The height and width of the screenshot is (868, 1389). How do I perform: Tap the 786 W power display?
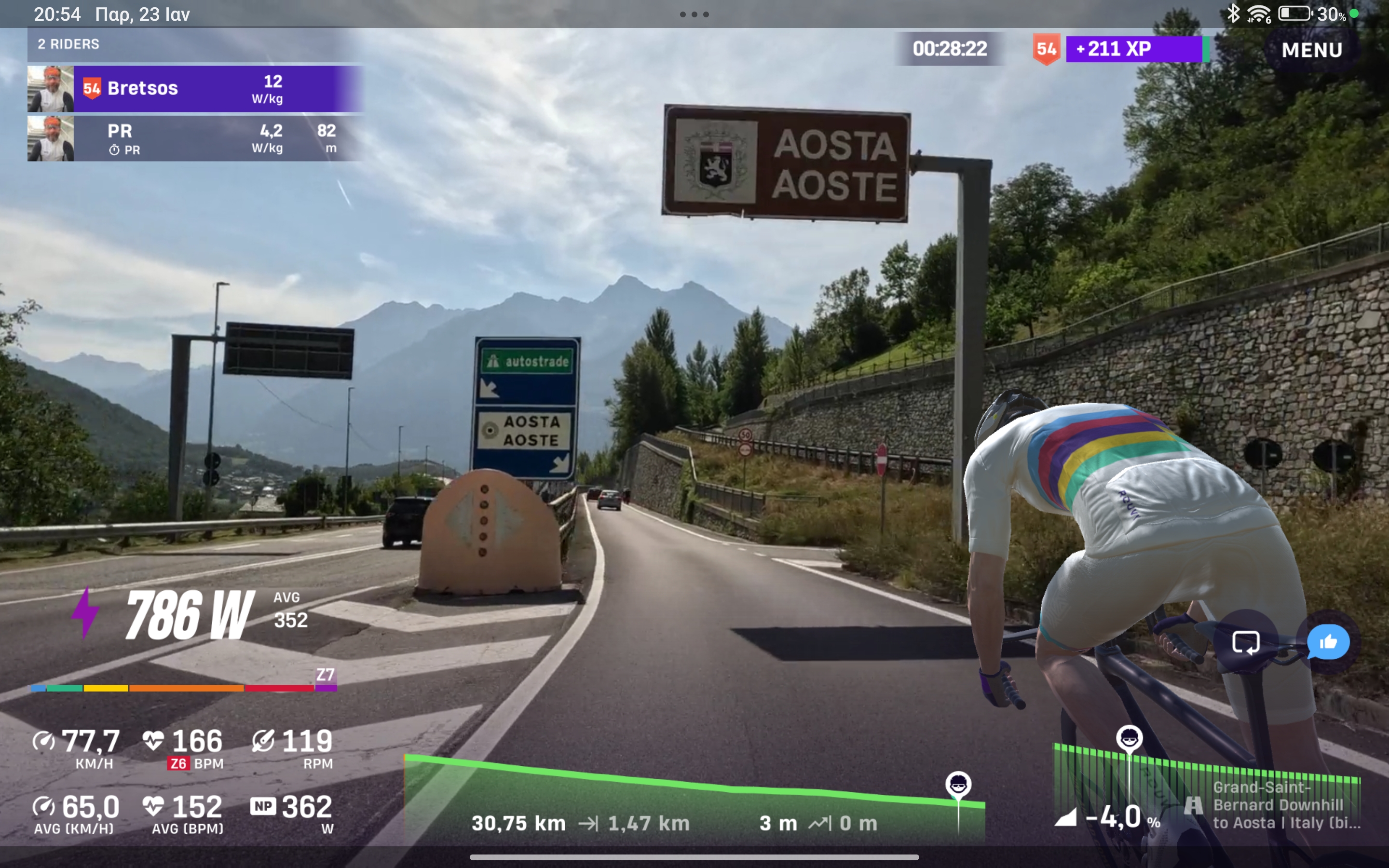pyautogui.click(x=190, y=615)
